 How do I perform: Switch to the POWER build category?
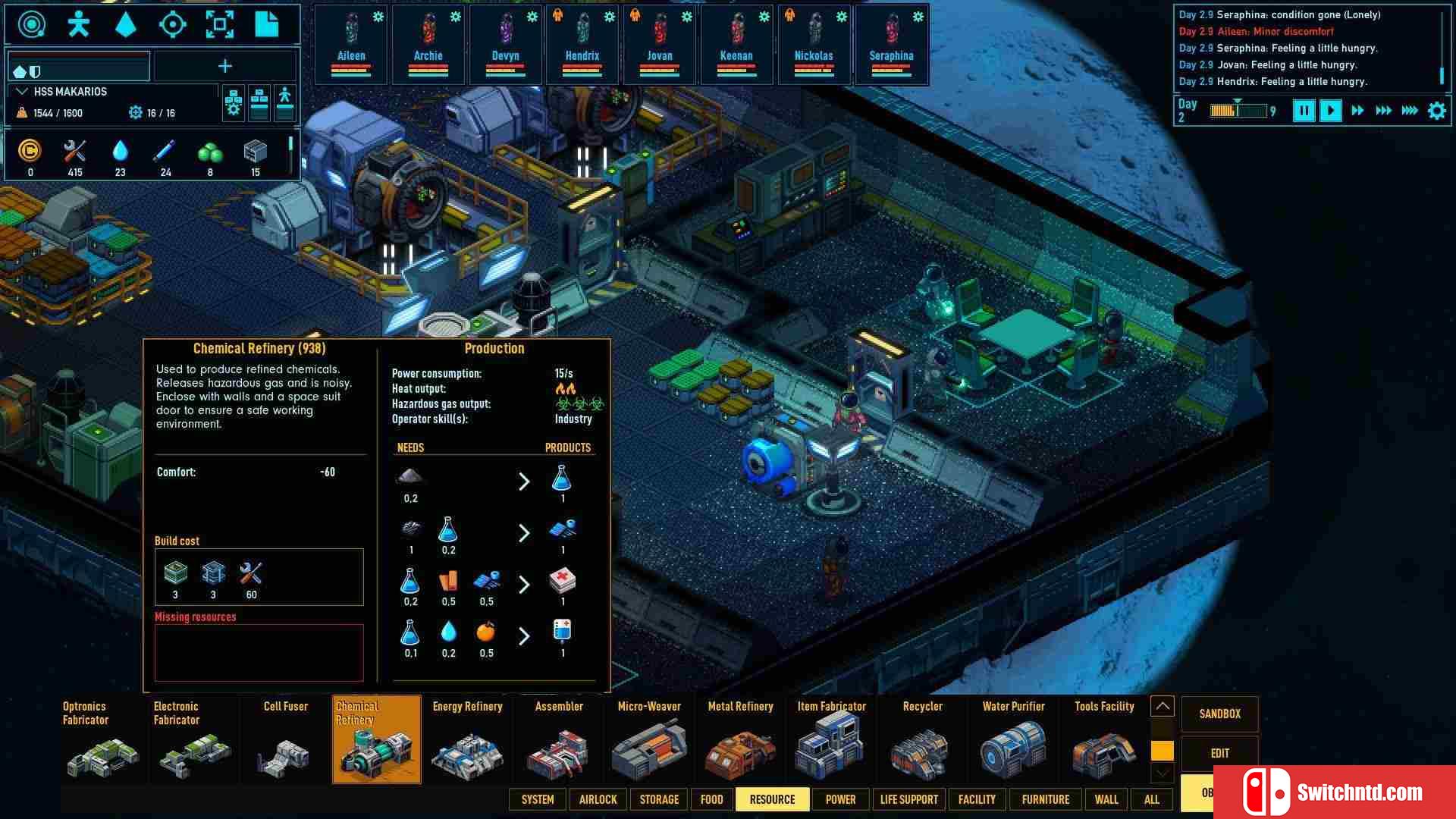coord(840,799)
